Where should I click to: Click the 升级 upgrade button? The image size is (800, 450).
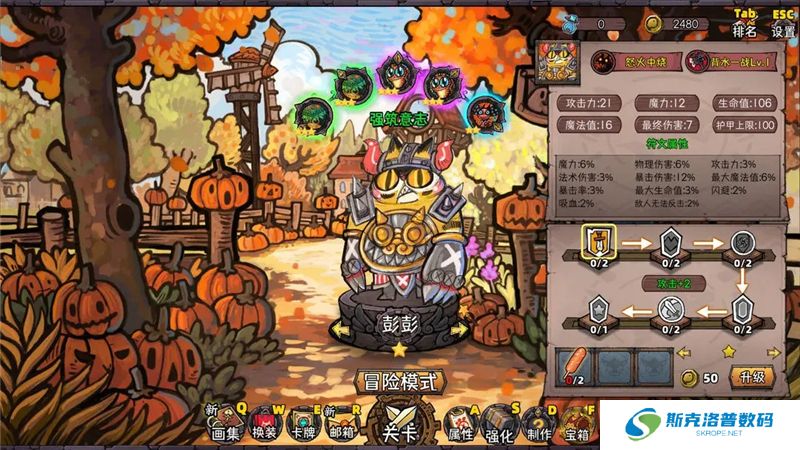pos(751,377)
